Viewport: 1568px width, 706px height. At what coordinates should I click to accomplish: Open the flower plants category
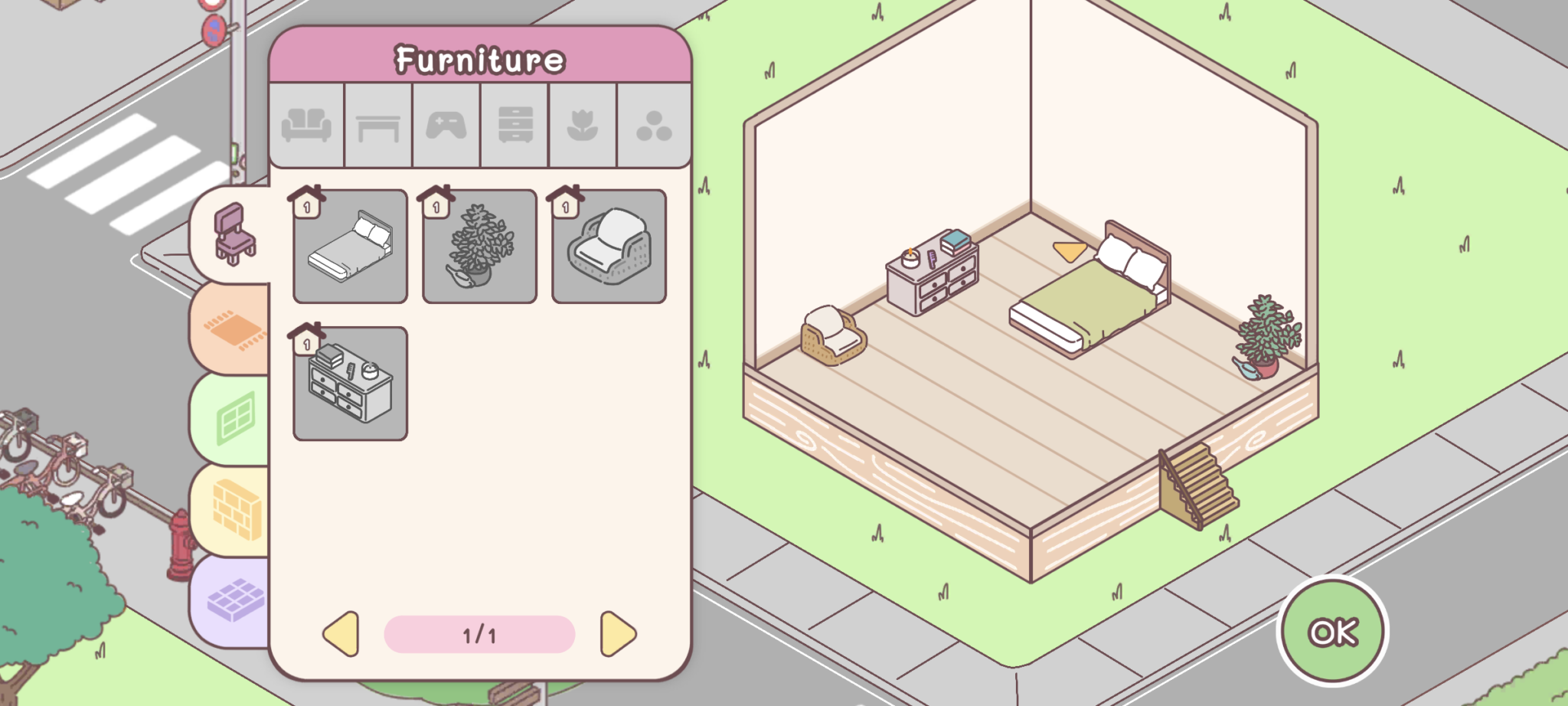click(x=583, y=125)
